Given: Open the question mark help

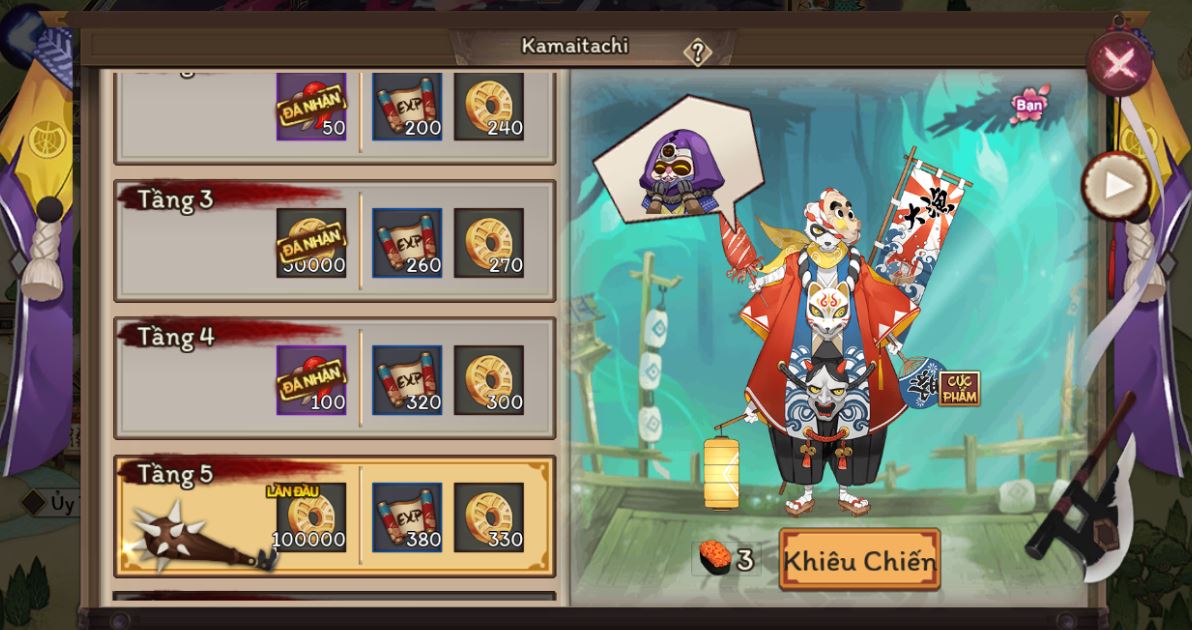Looking at the screenshot, I should pos(697,52).
